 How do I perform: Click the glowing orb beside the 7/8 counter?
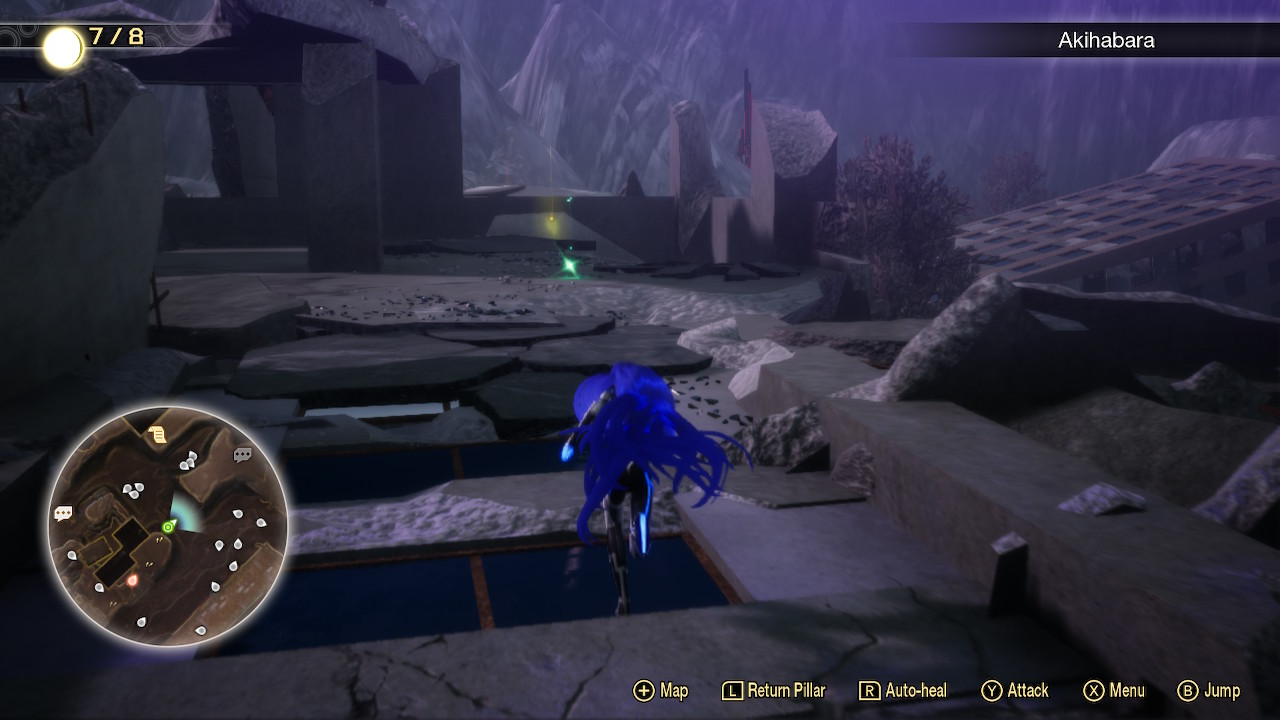(x=63, y=45)
